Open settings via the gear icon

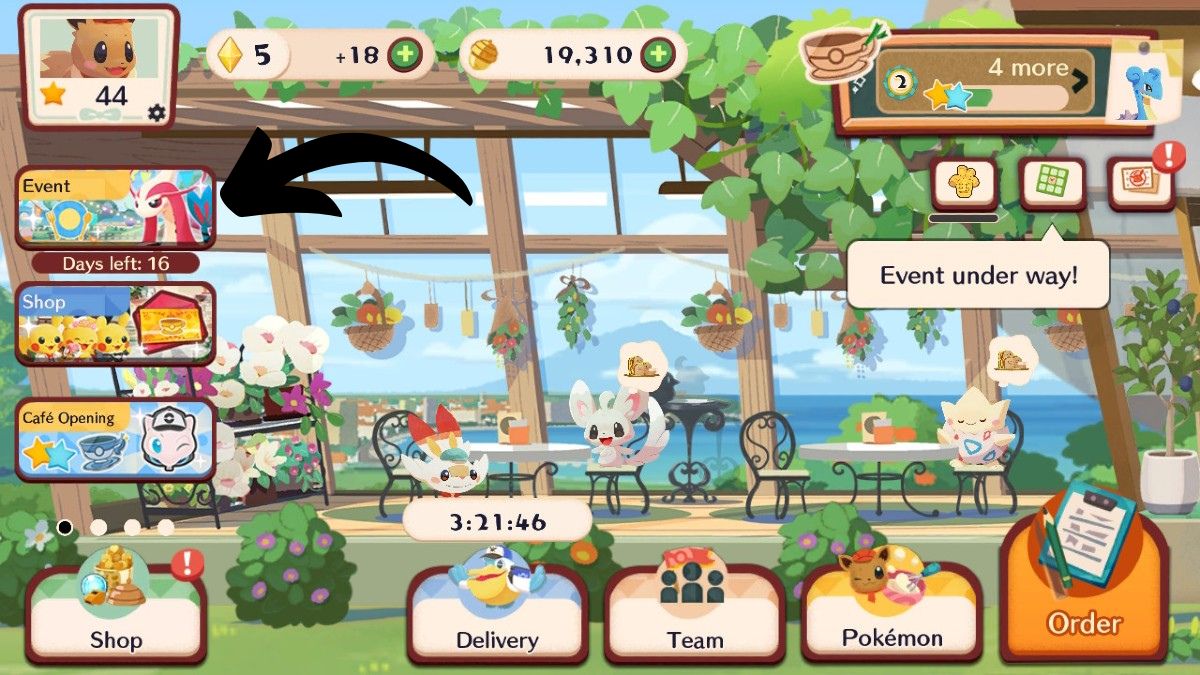click(x=156, y=113)
